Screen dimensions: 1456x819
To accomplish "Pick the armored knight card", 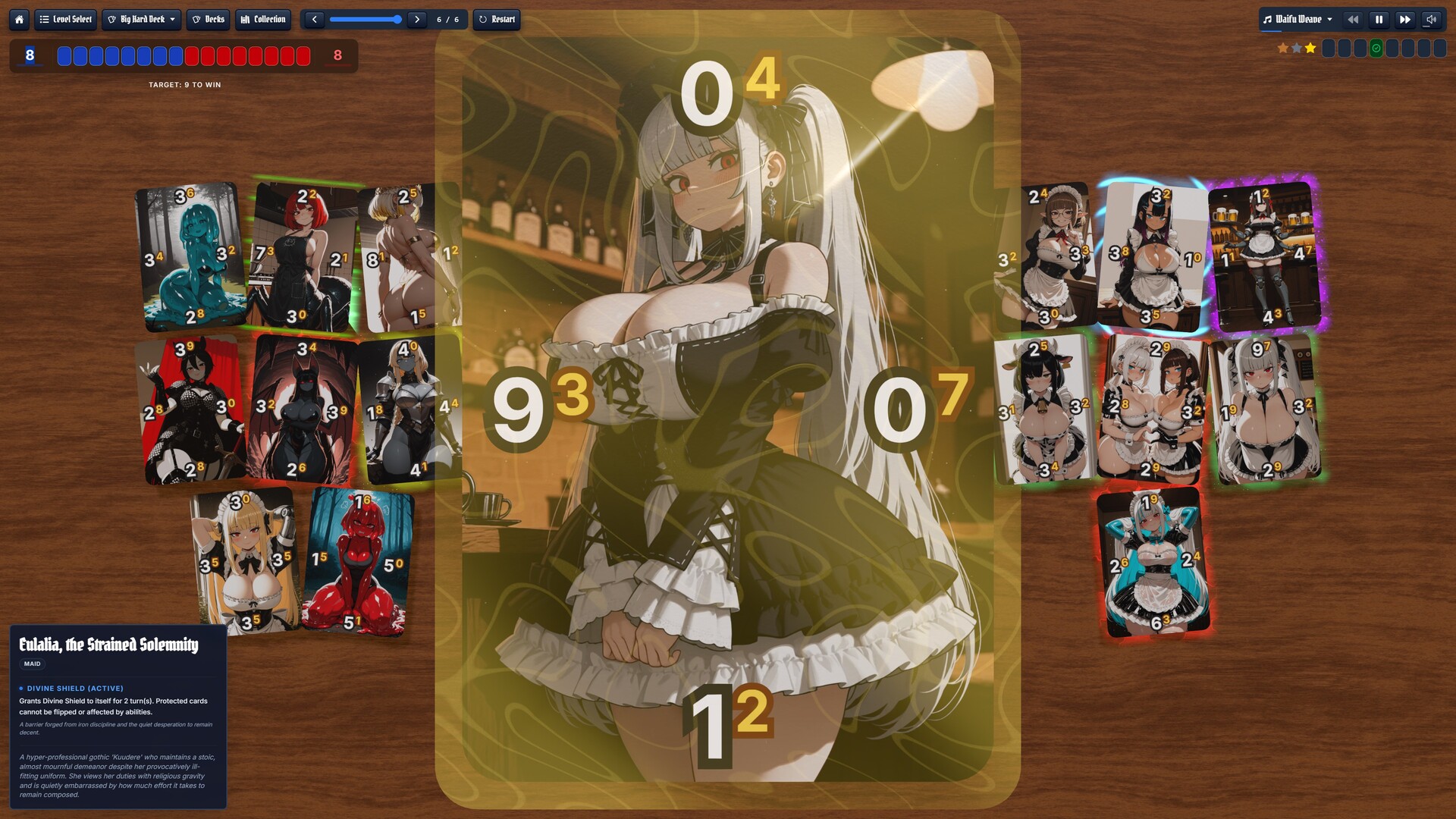I will tap(410, 409).
